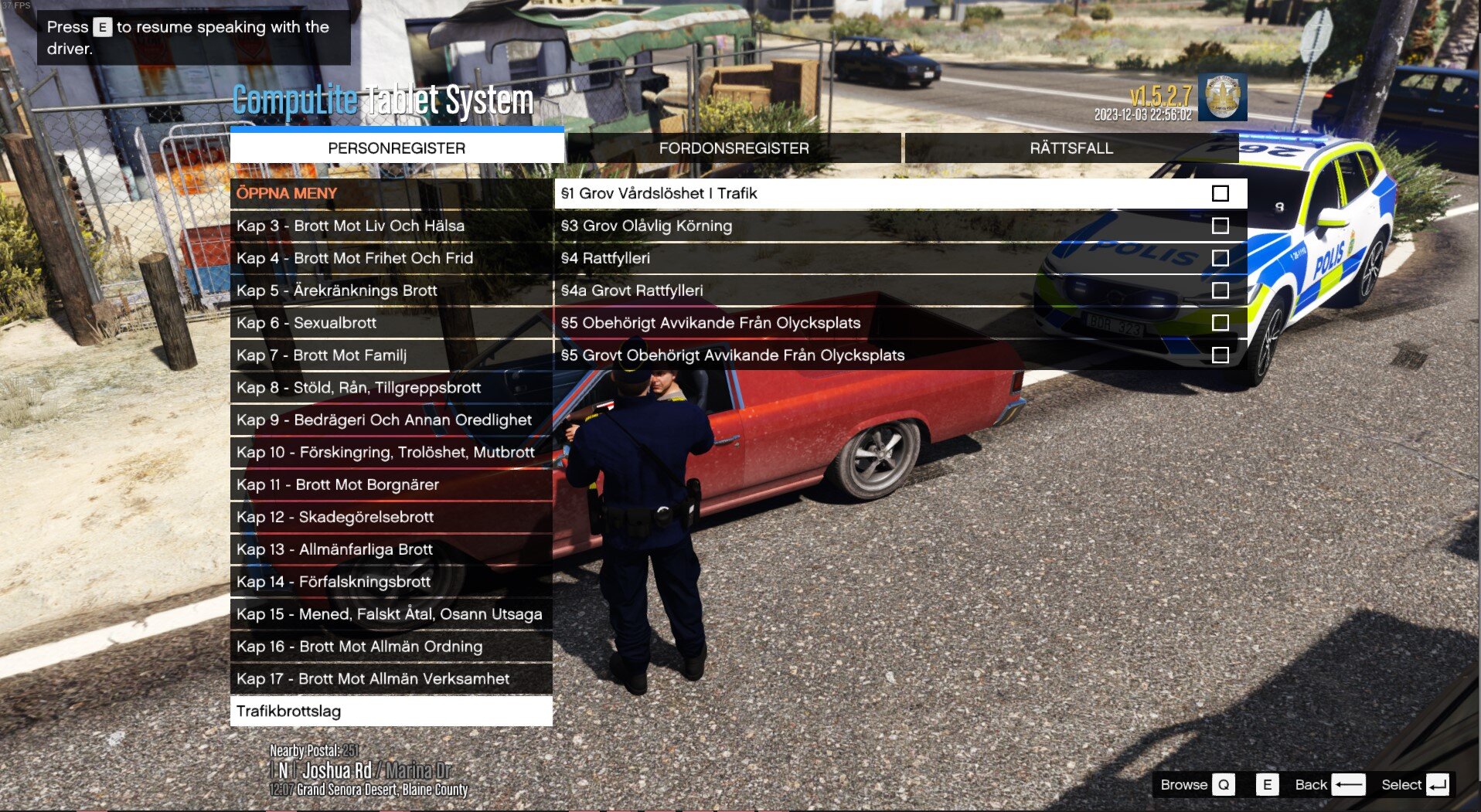Mark the §4a Grovt Rattfylleri checkbox
The image size is (1481, 812).
click(1220, 290)
